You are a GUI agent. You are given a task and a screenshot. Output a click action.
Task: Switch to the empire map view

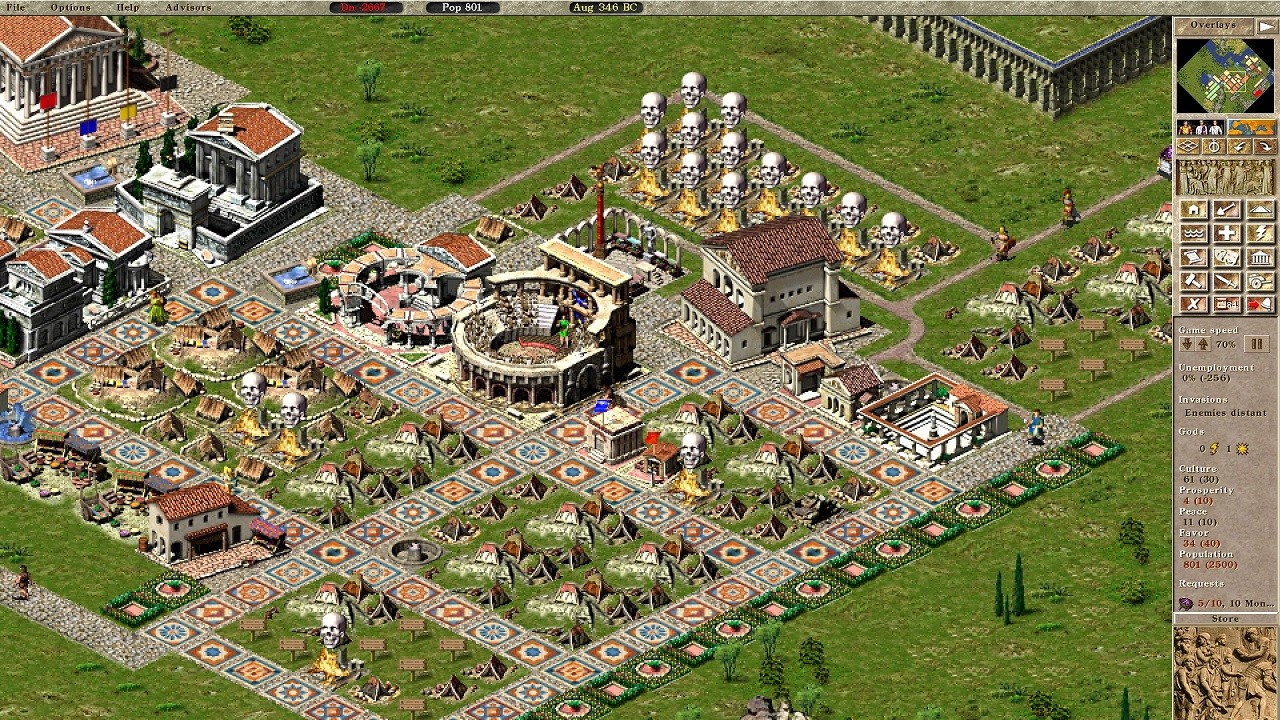tap(1251, 126)
